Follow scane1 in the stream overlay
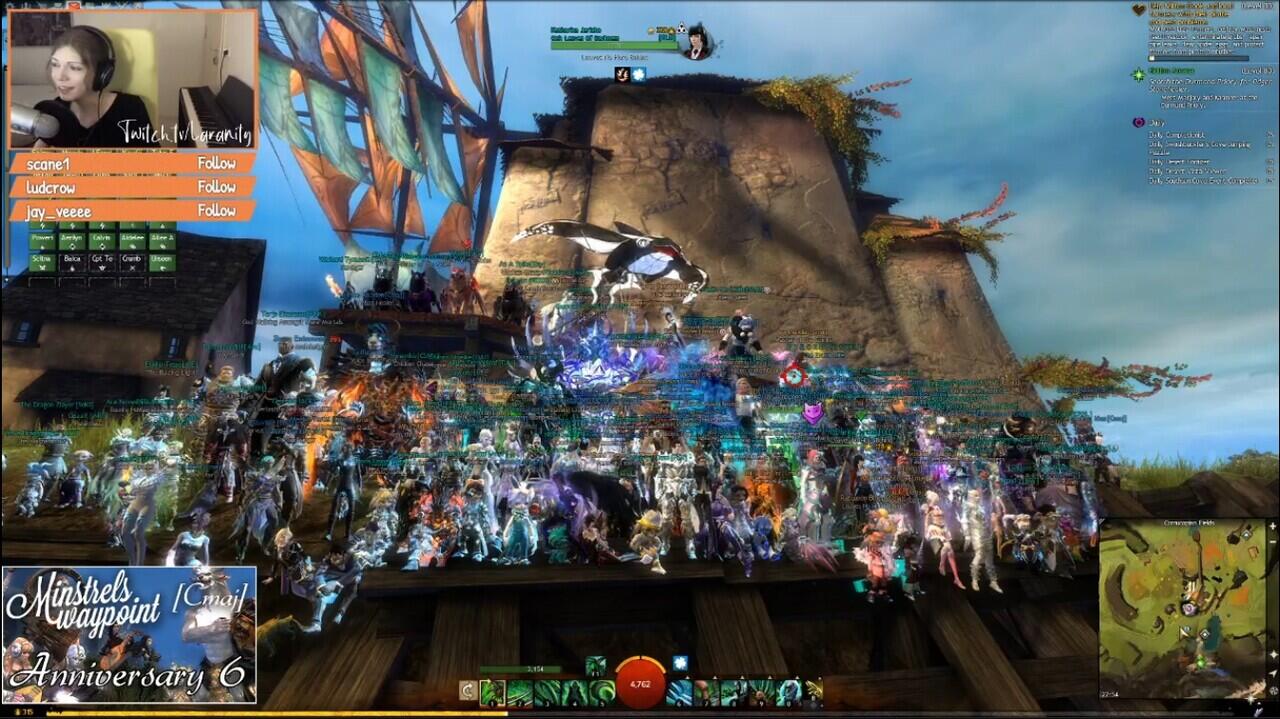 216,163
